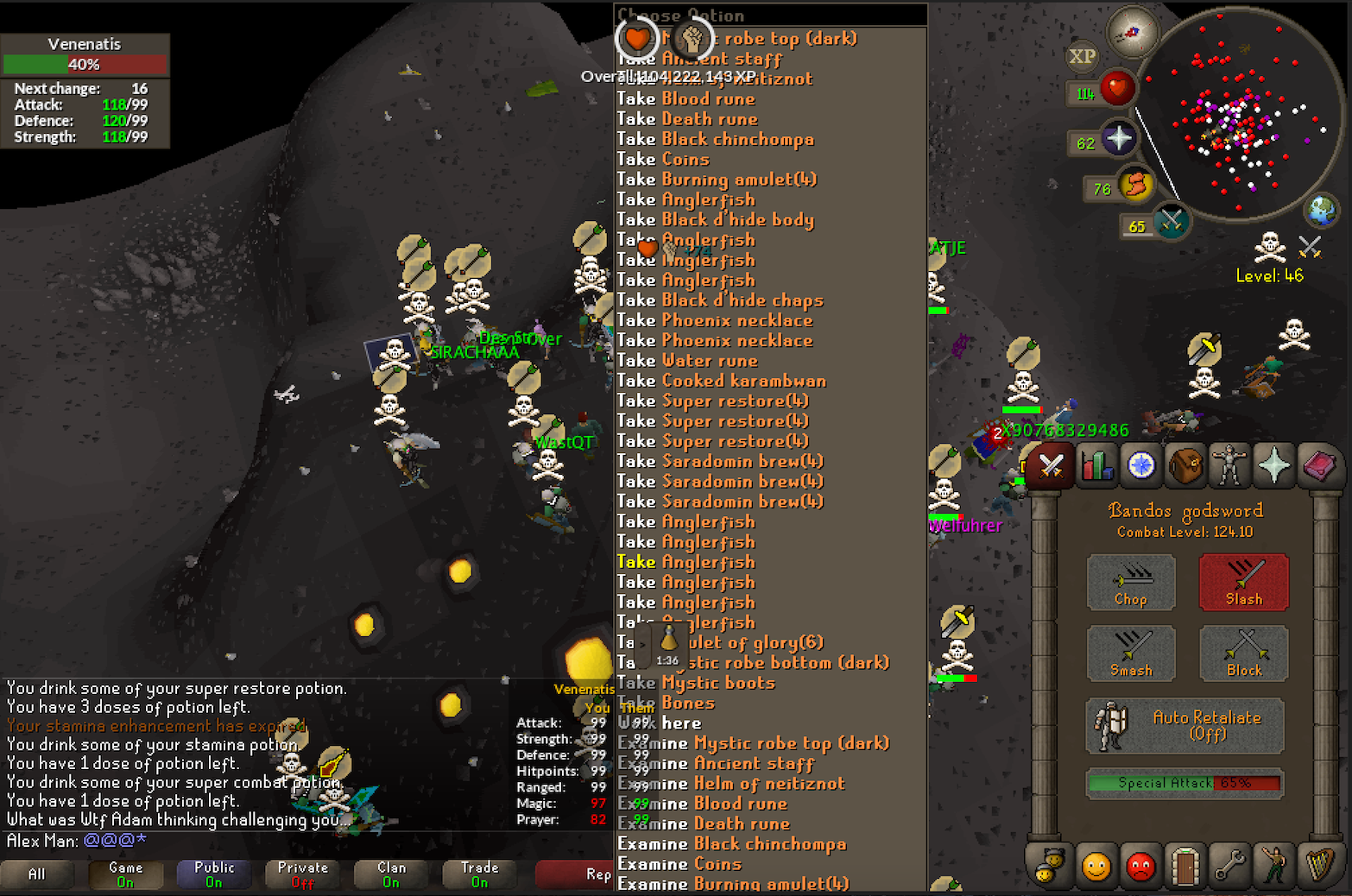
Task: Take the Burning amulet(4)
Action: click(x=716, y=180)
